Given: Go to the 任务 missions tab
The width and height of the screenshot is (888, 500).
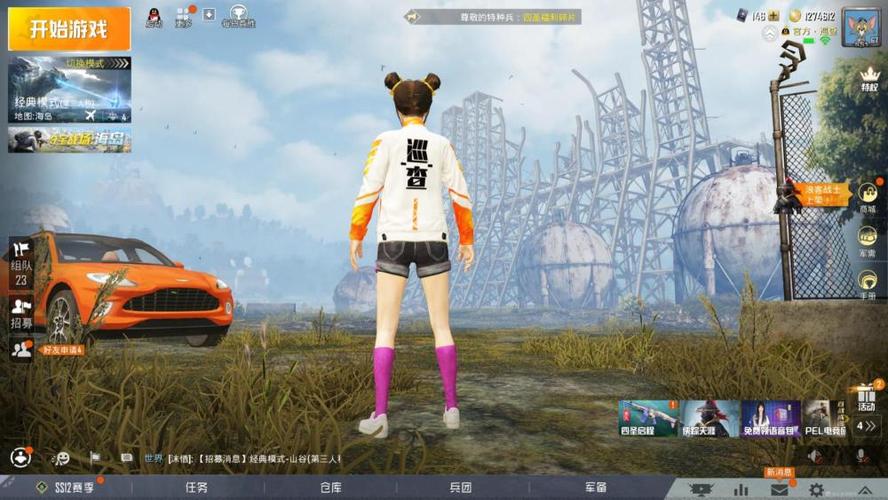Looking at the screenshot, I should (196, 488).
